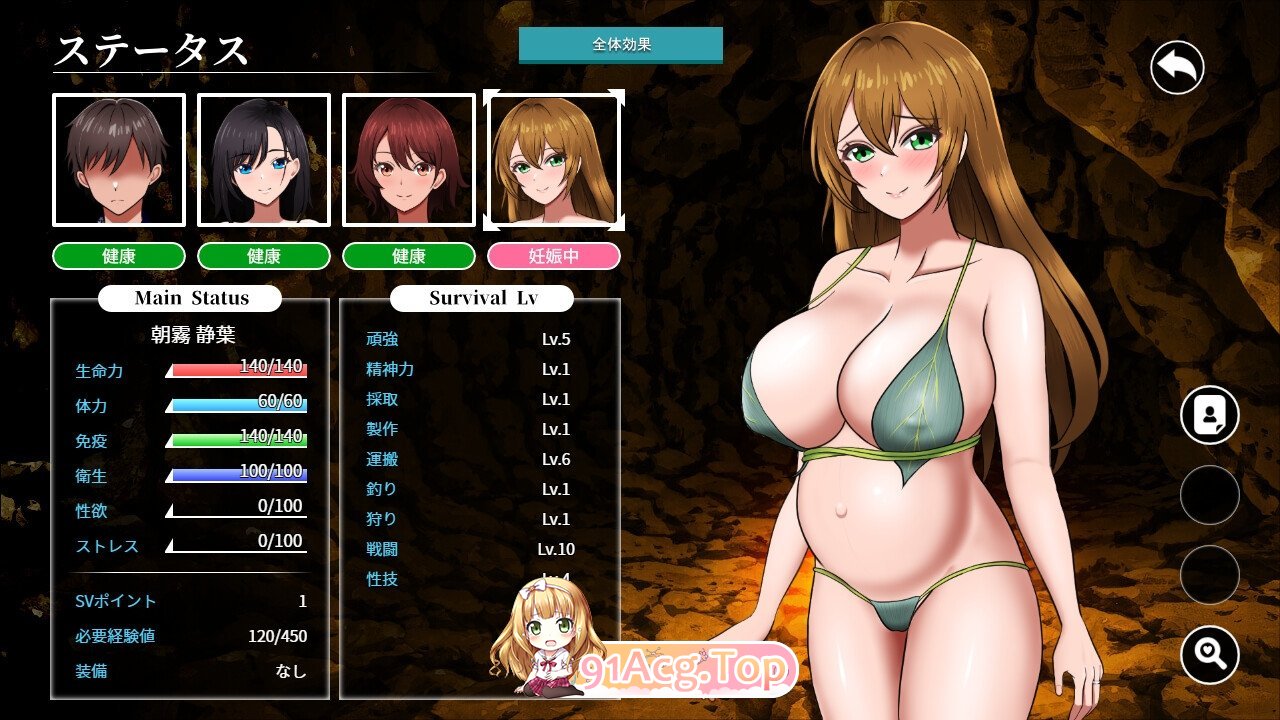
Task: Click the 健康 badge under the first character
Action: (117, 256)
